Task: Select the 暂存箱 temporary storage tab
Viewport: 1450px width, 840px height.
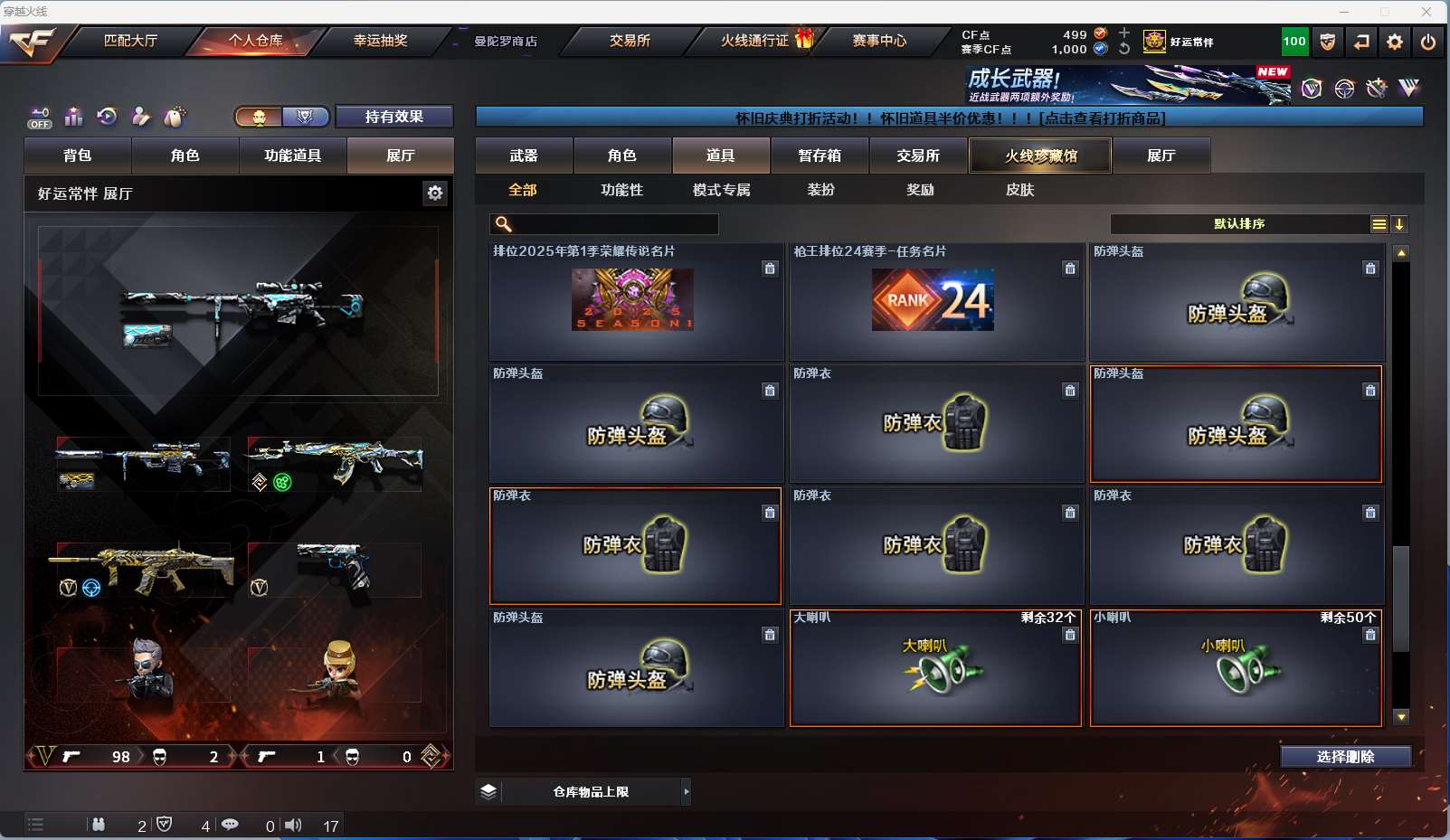Action: [x=820, y=156]
